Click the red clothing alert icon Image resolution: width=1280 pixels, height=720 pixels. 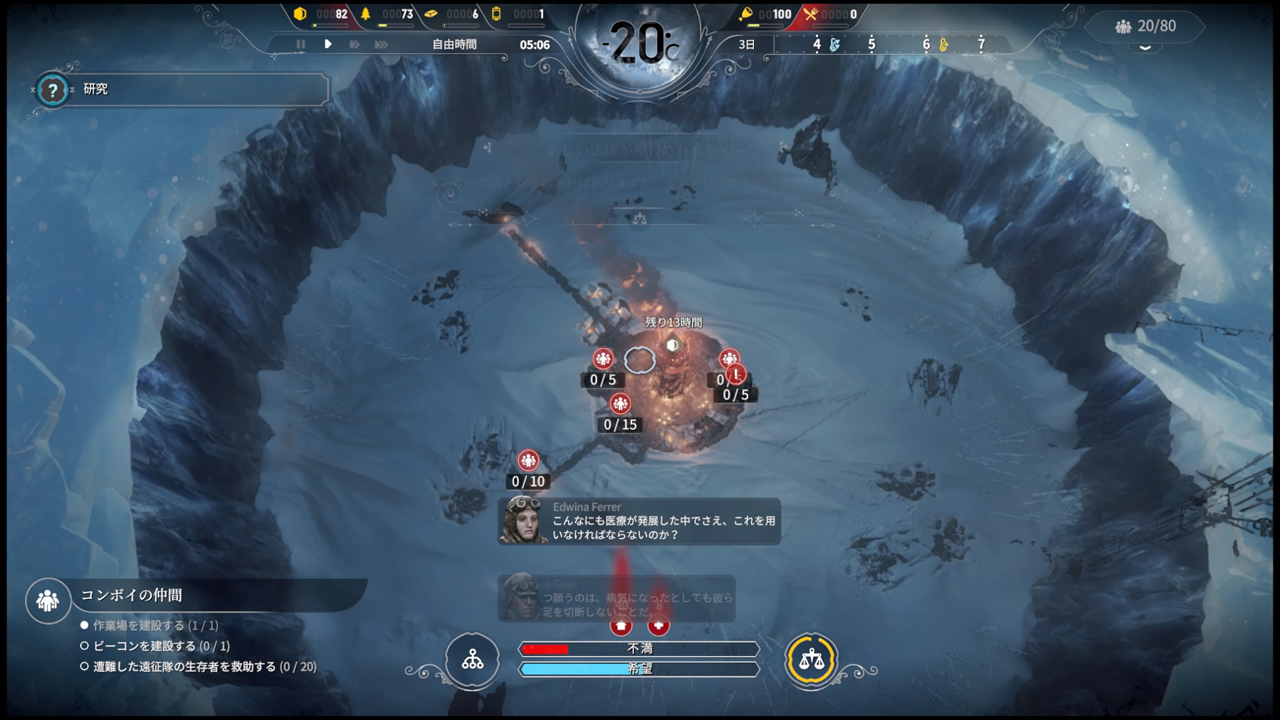click(622, 626)
